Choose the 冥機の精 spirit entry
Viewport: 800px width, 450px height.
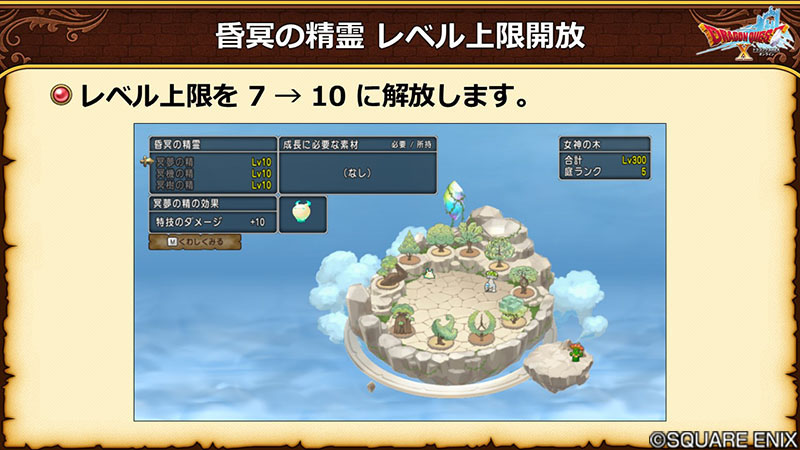[212, 172]
